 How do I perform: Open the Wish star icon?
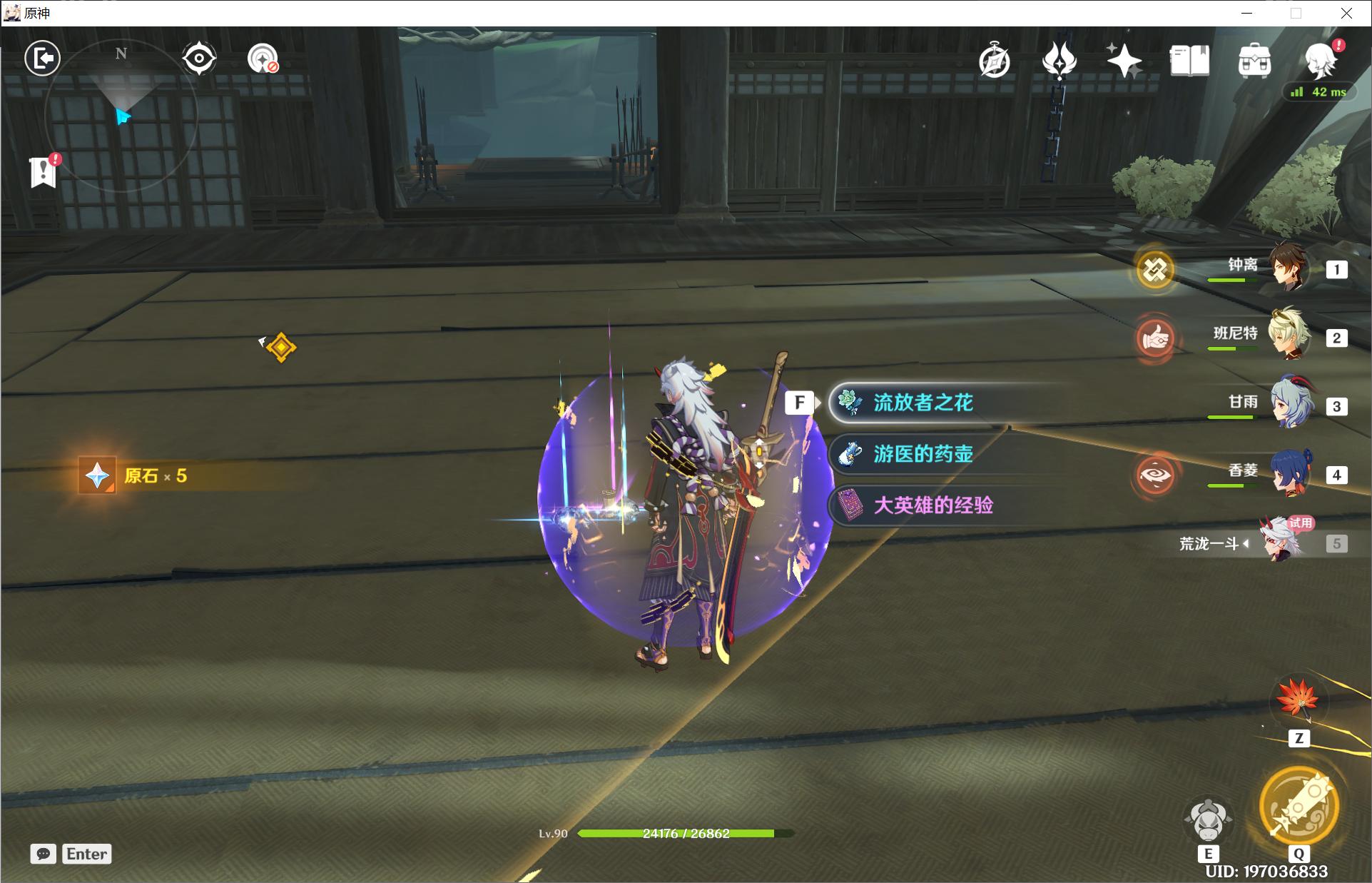[x=1124, y=61]
